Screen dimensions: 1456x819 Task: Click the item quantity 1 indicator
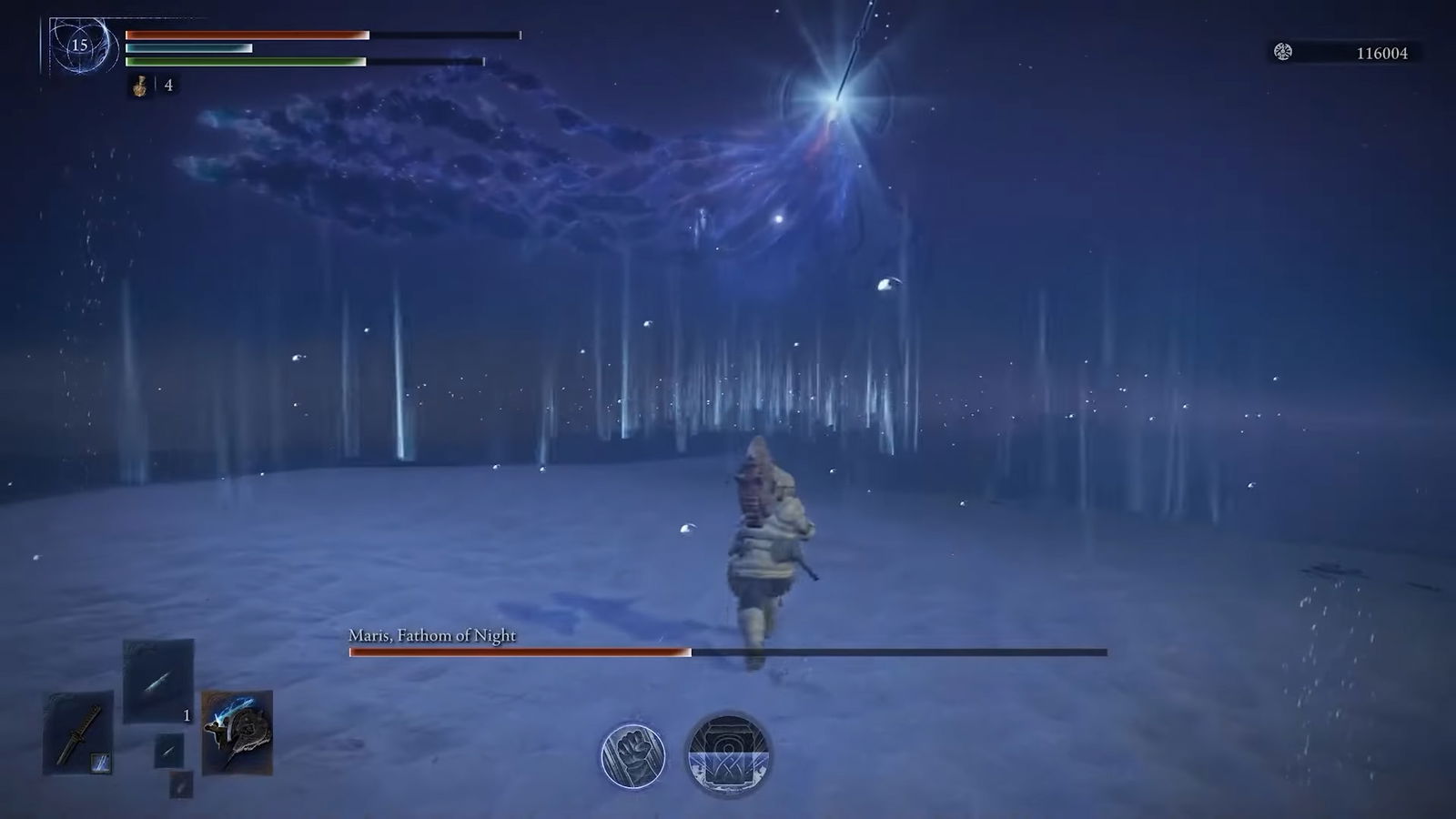(187, 715)
